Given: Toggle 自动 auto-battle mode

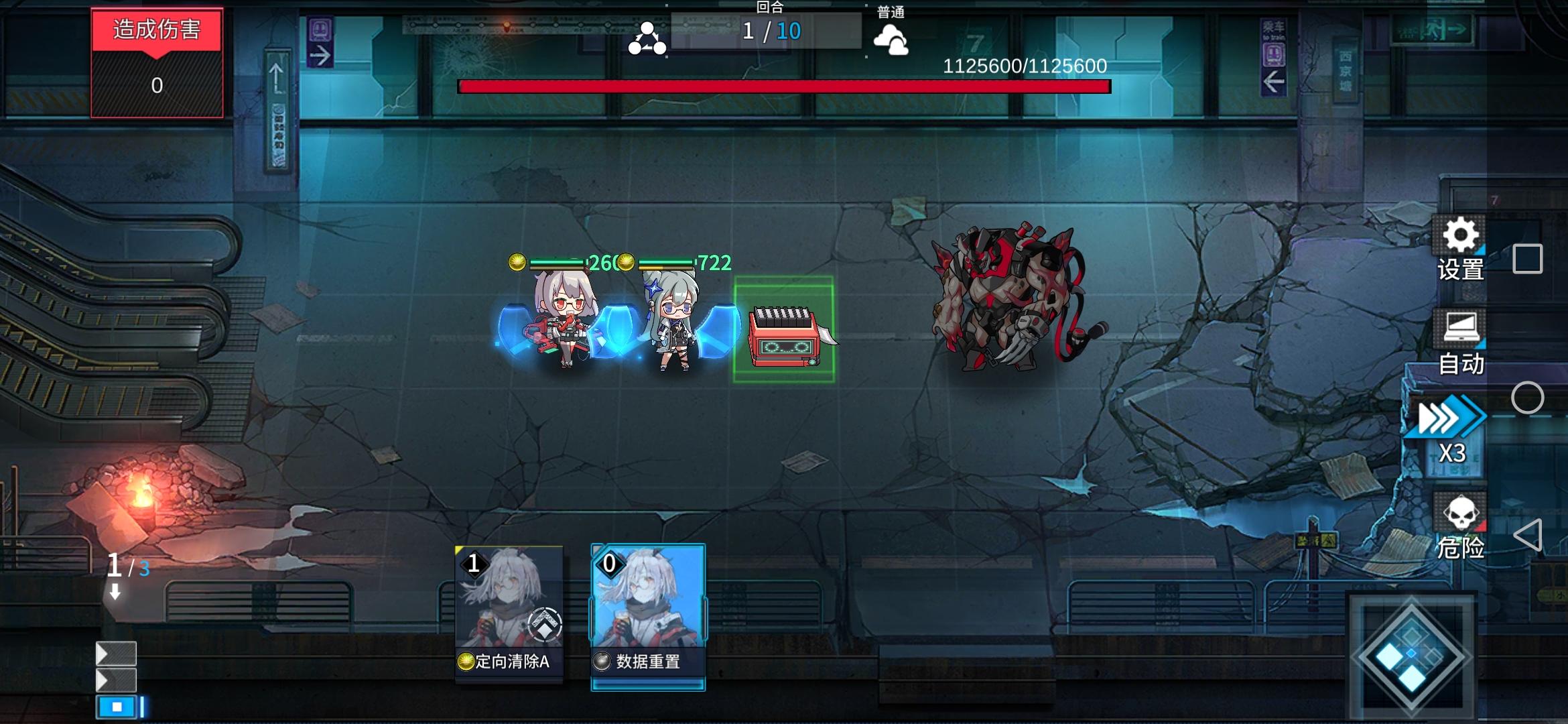Looking at the screenshot, I should click(x=1461, y=343).
